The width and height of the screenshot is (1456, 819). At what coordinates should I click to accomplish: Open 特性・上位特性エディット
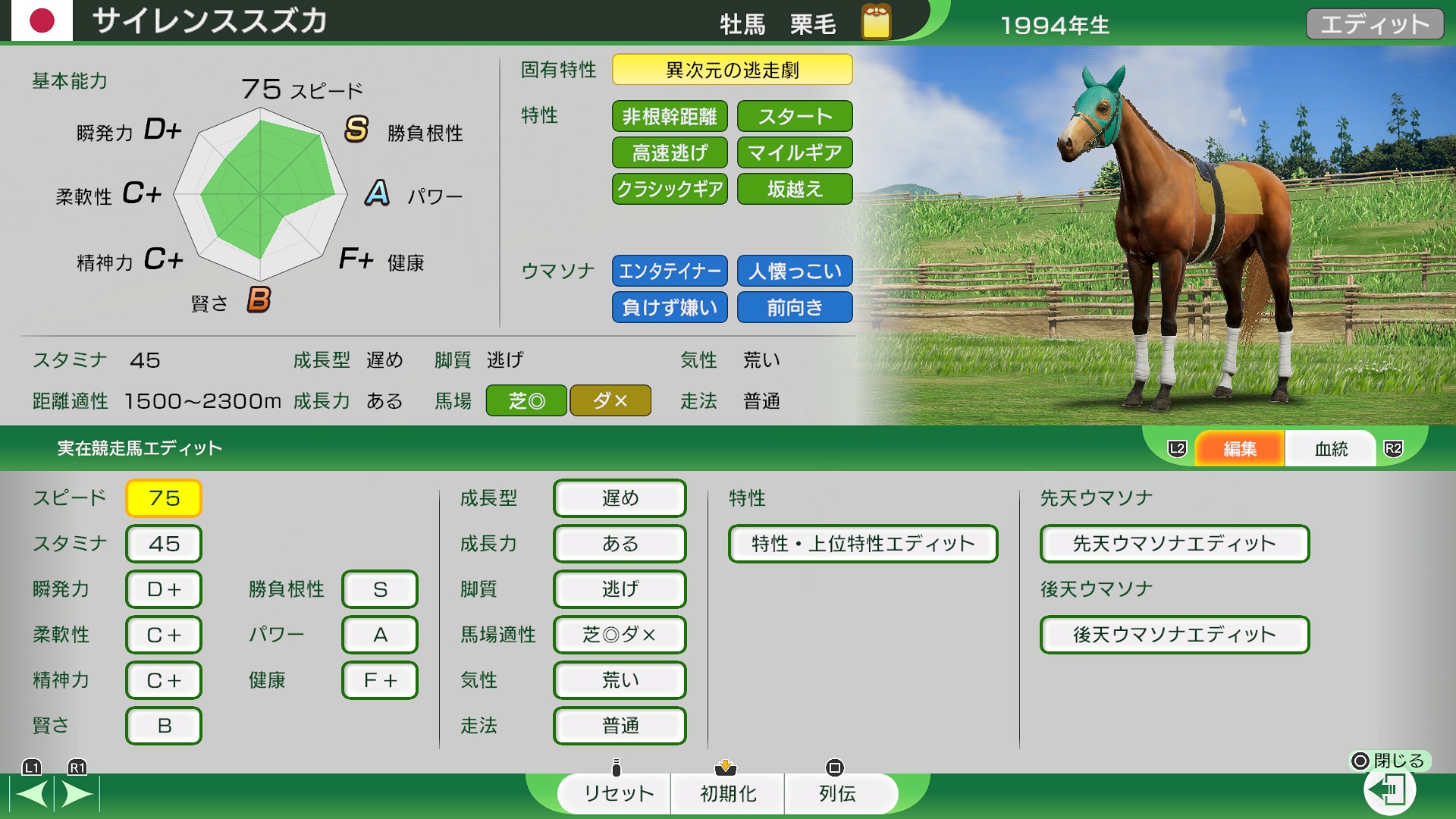tap(863, 544)
